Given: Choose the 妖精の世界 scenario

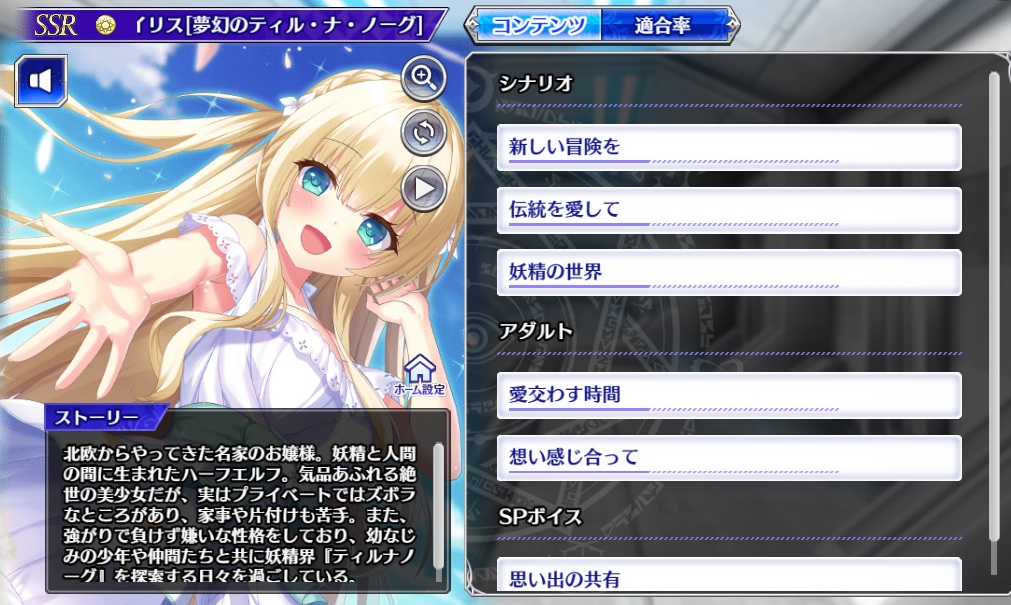Looking at the screenshot, I should [x=728, y=271].
